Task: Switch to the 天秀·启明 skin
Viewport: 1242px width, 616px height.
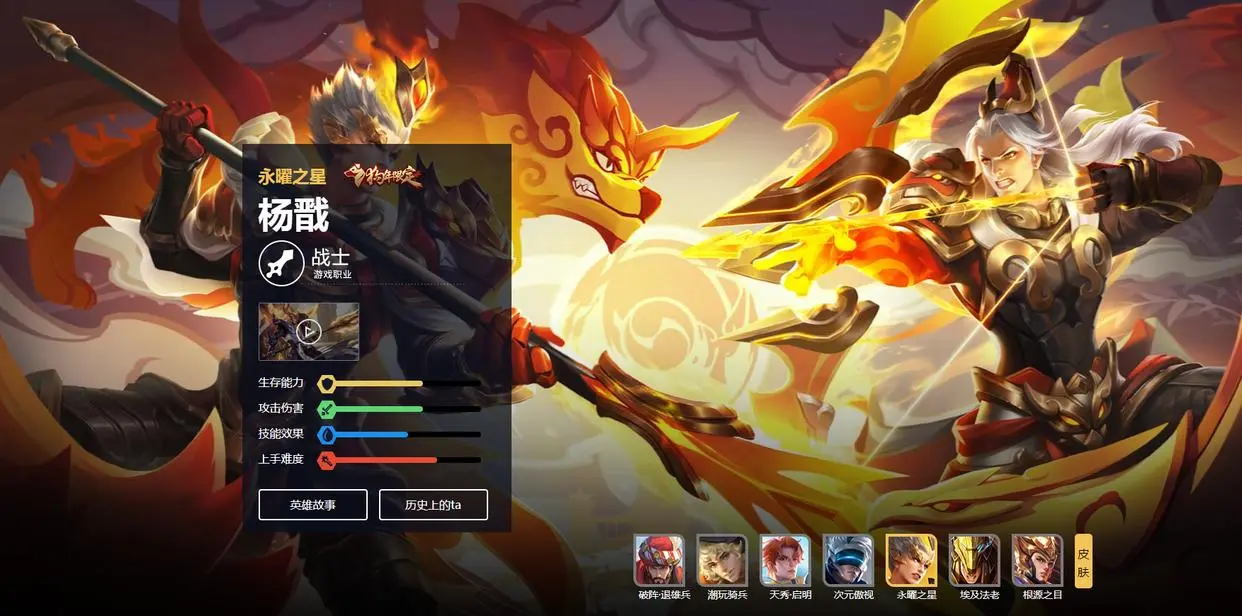Action: 785,560
